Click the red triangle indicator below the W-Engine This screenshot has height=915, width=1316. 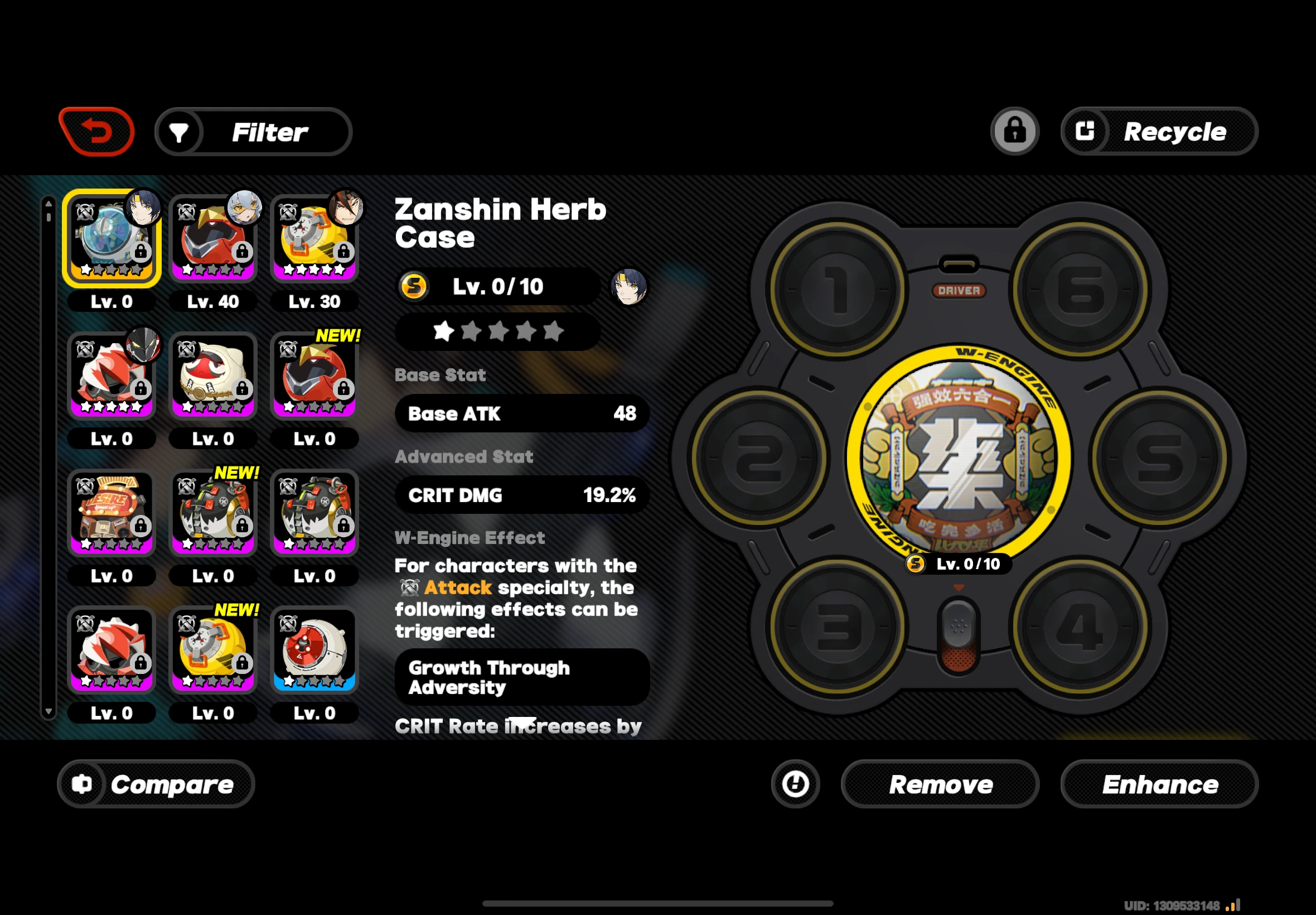coord(958,586)
